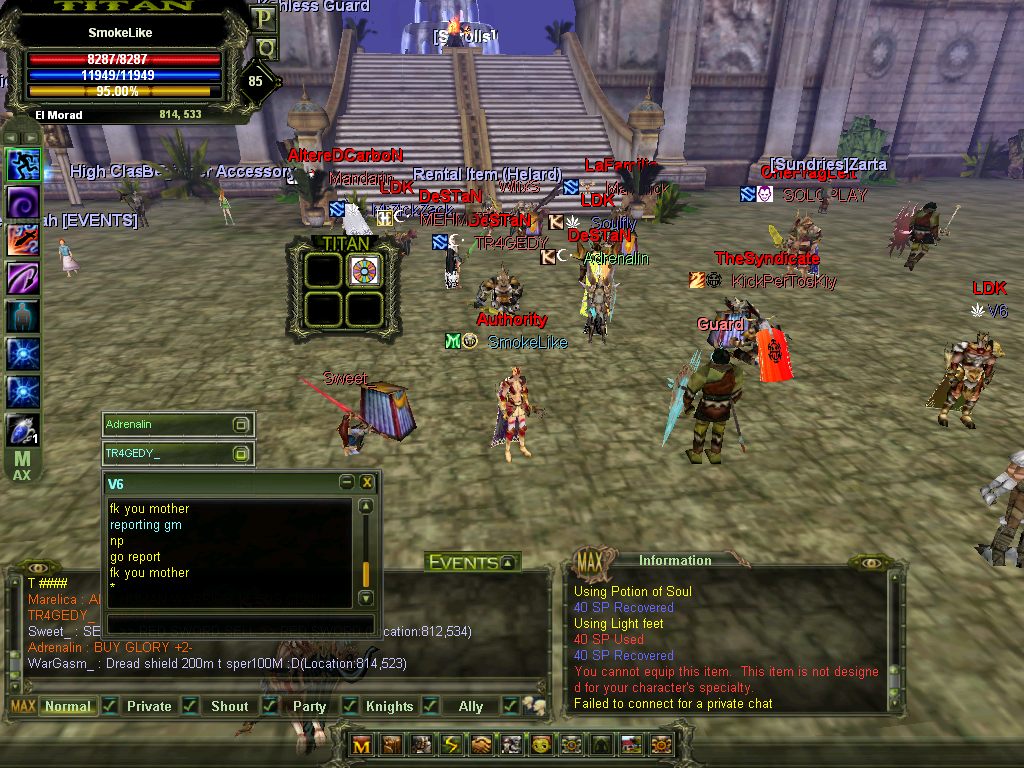This screenshot has width=1024, height=768.
Task: Choose the Shout chat channel
Action: tap(229, 706)
